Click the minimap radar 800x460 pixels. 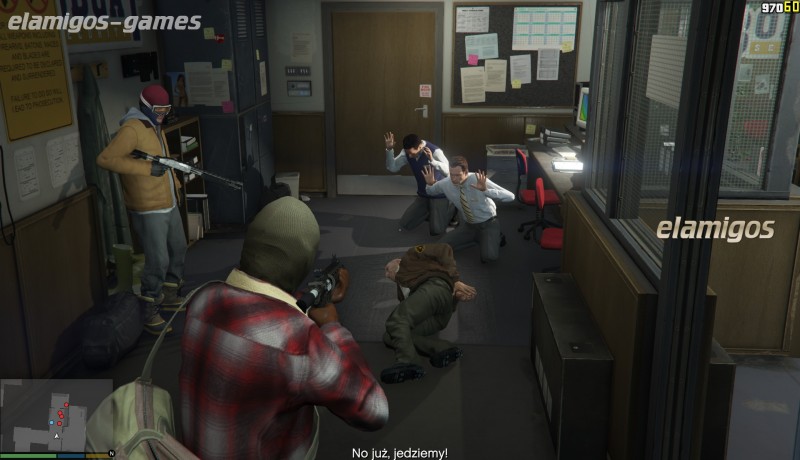(x=56, y=415)
